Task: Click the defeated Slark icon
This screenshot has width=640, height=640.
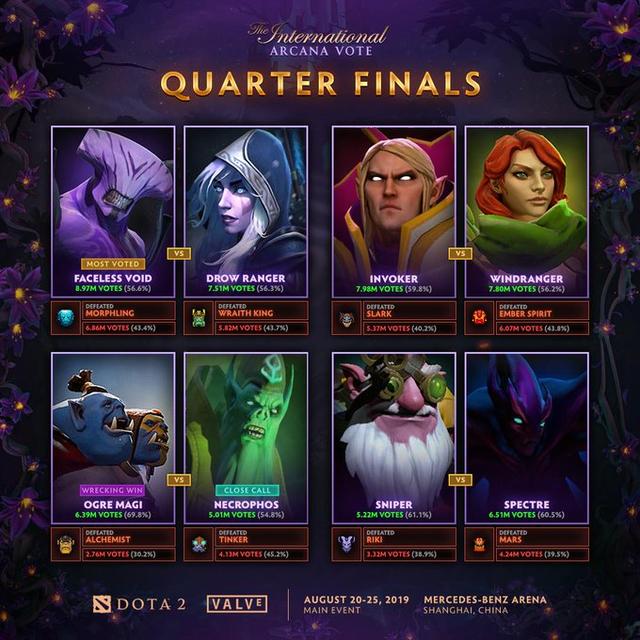Action: tap(348, 318)
